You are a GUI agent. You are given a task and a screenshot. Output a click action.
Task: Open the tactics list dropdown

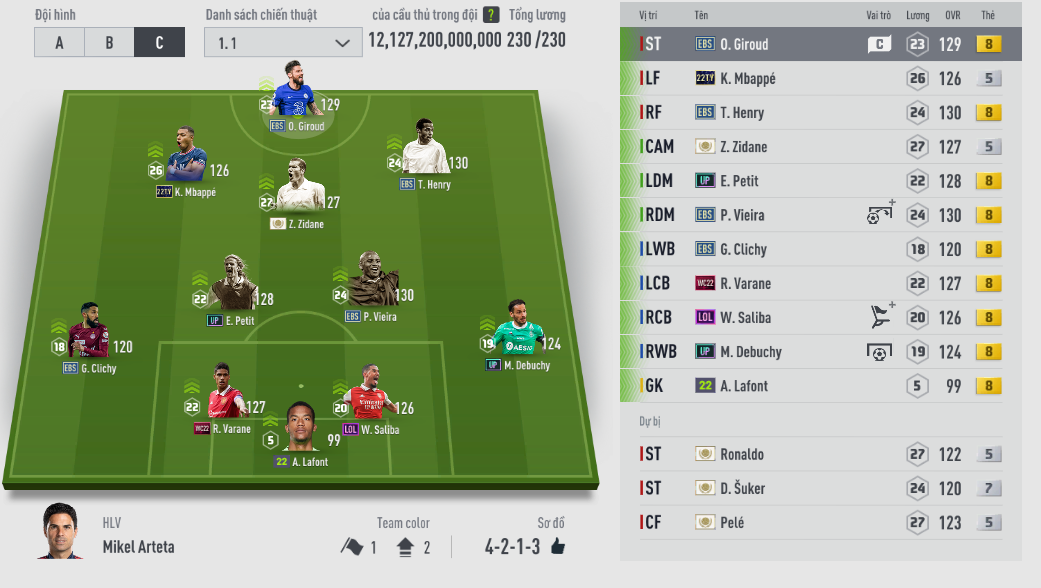coord(283,42)
